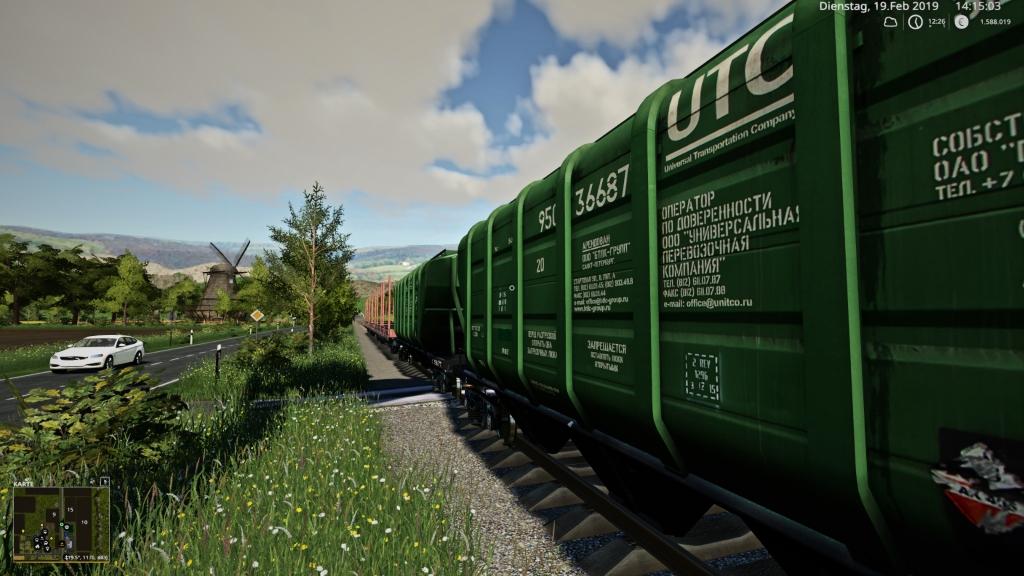Click the money coin icon

pos(961,21)
